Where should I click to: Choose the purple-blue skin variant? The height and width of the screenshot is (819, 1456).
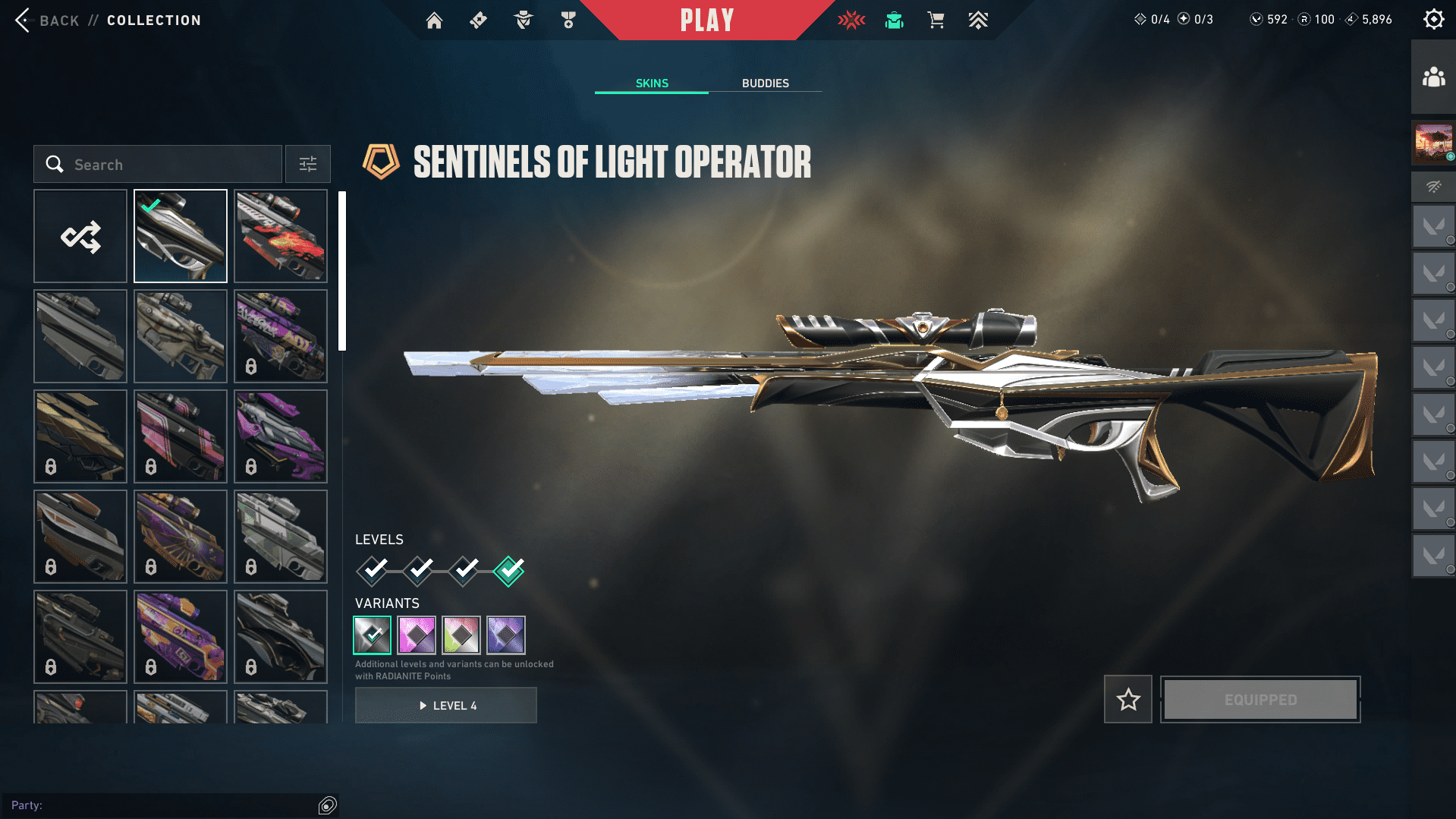point(506,635)
